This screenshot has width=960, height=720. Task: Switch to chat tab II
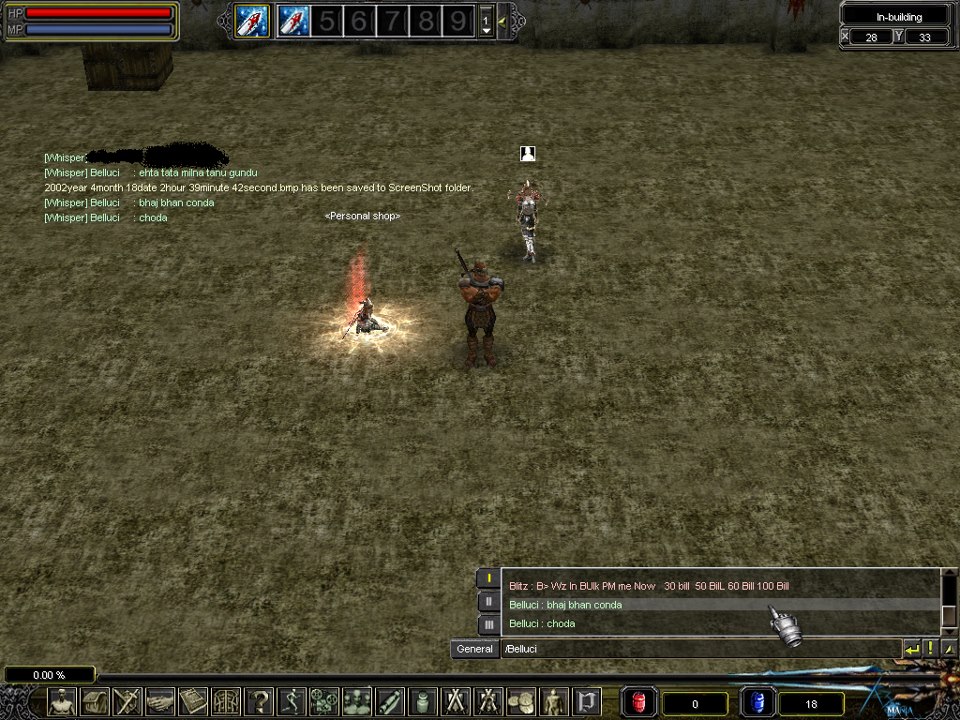click(x=488, y=601)
